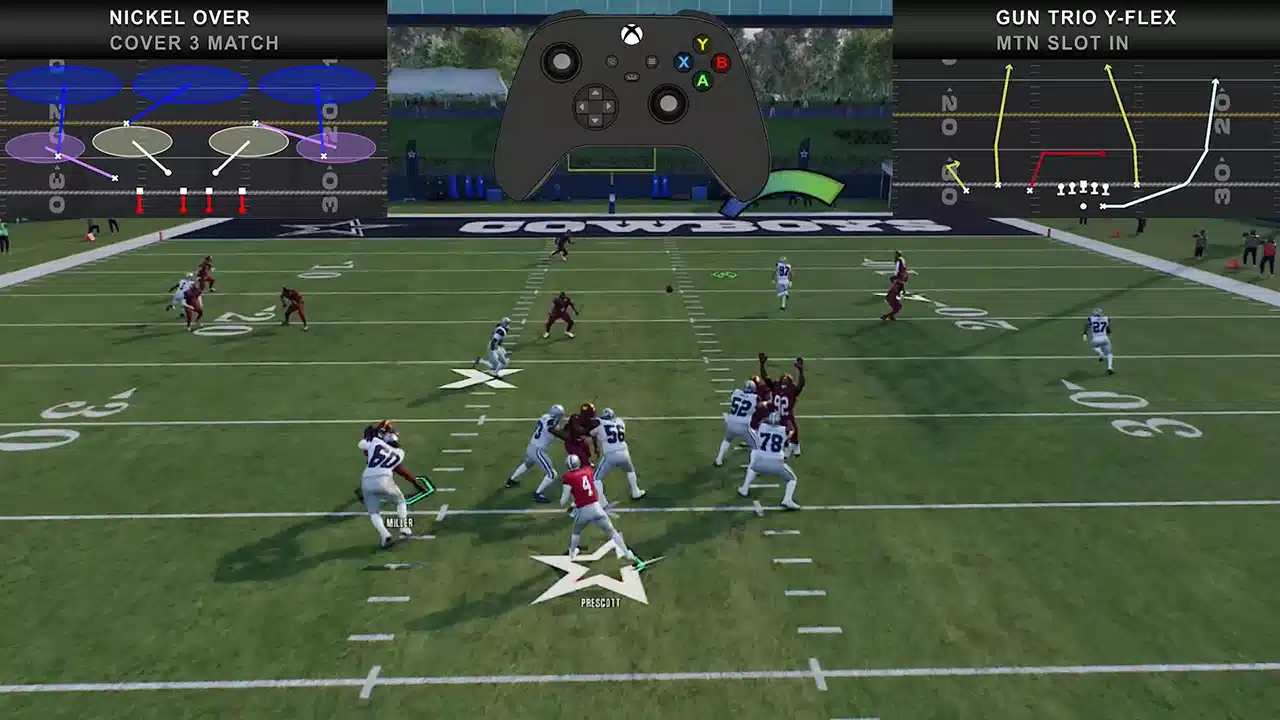
Task: Click the MTN SLOT IN play name
Action: click(x=1062, y=43)
